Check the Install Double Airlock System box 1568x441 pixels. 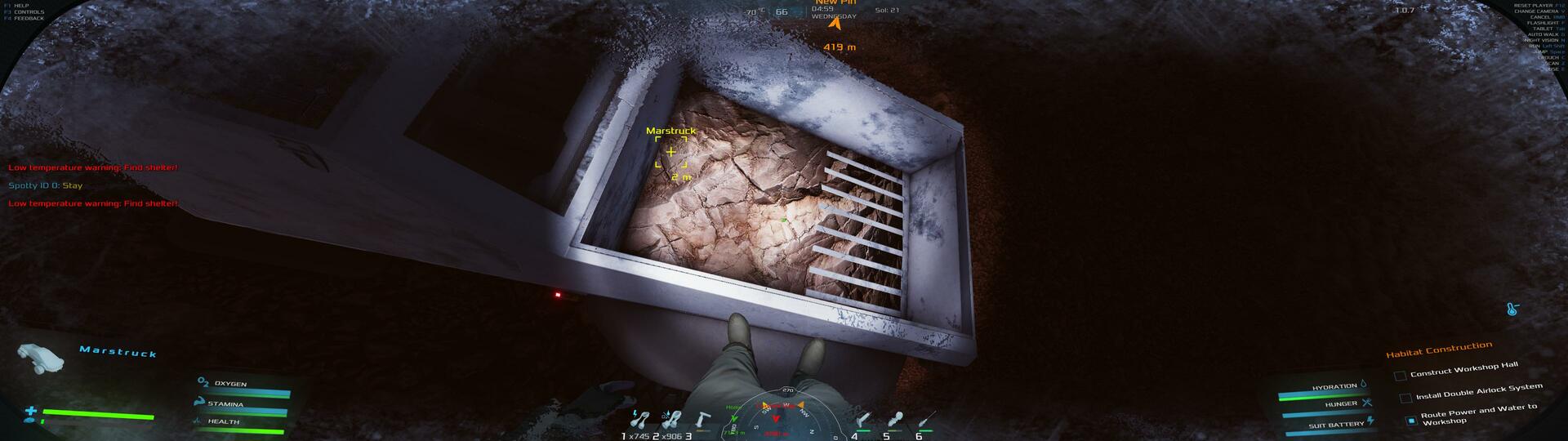pyautogui.click(x=1405, y=399)
